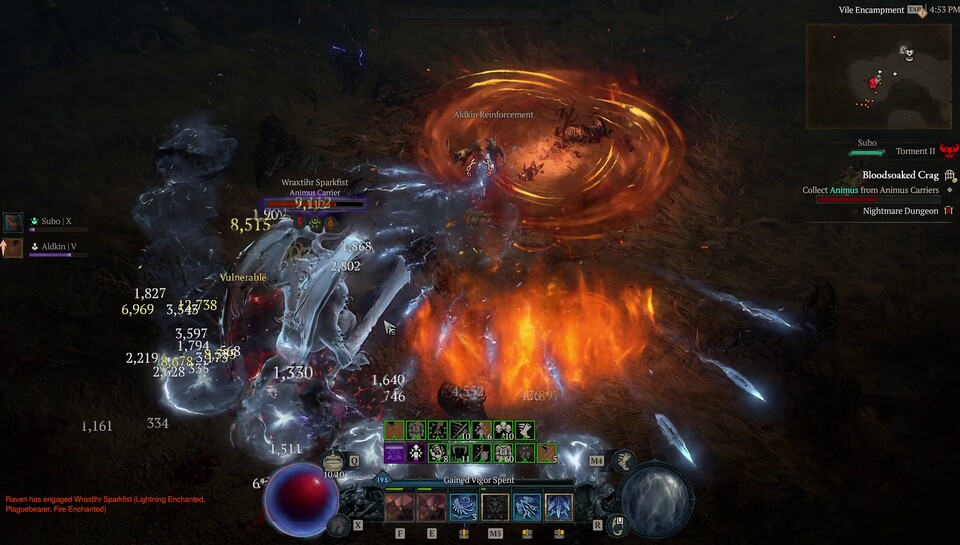Click the red Torment II demon icon

[947, 152]
